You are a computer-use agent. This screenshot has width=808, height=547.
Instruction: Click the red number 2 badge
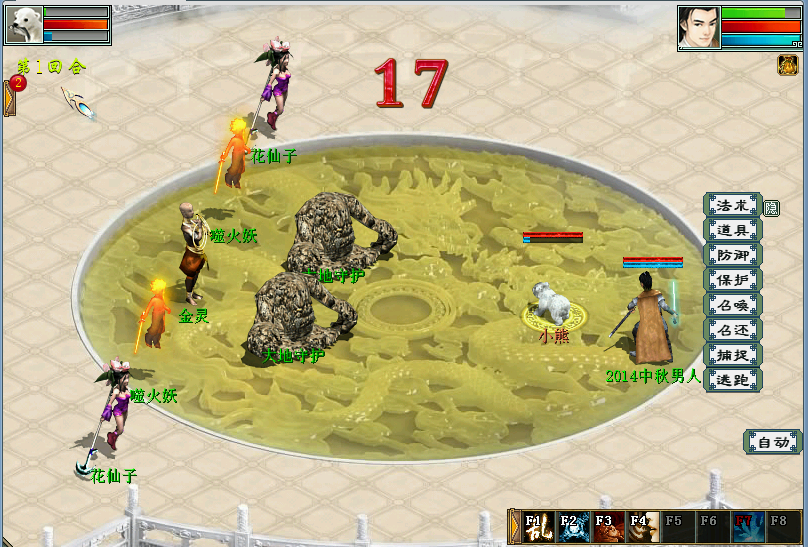tap(18, 82)
